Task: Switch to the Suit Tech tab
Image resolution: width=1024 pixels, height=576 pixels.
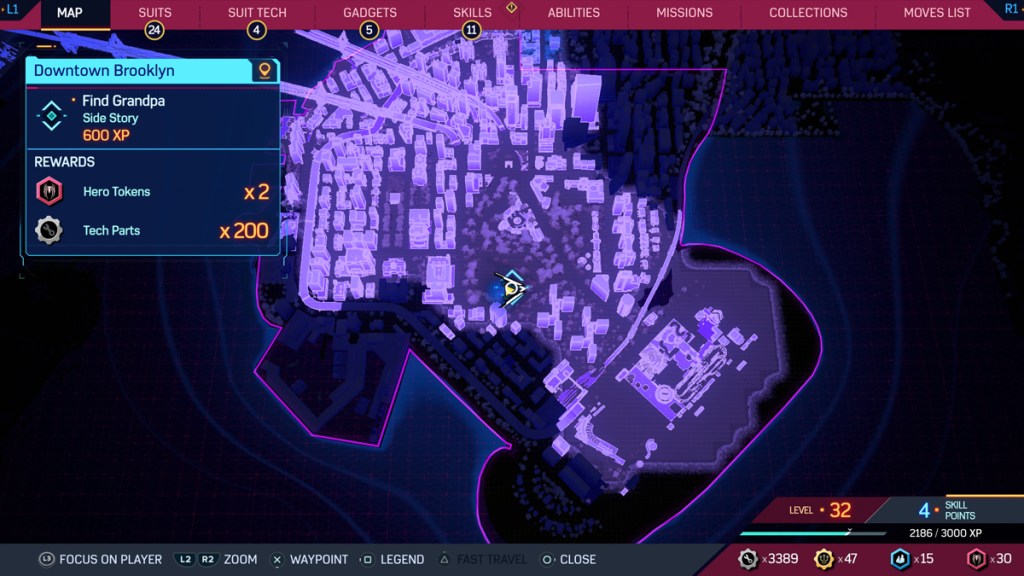Action: point(257,13)
